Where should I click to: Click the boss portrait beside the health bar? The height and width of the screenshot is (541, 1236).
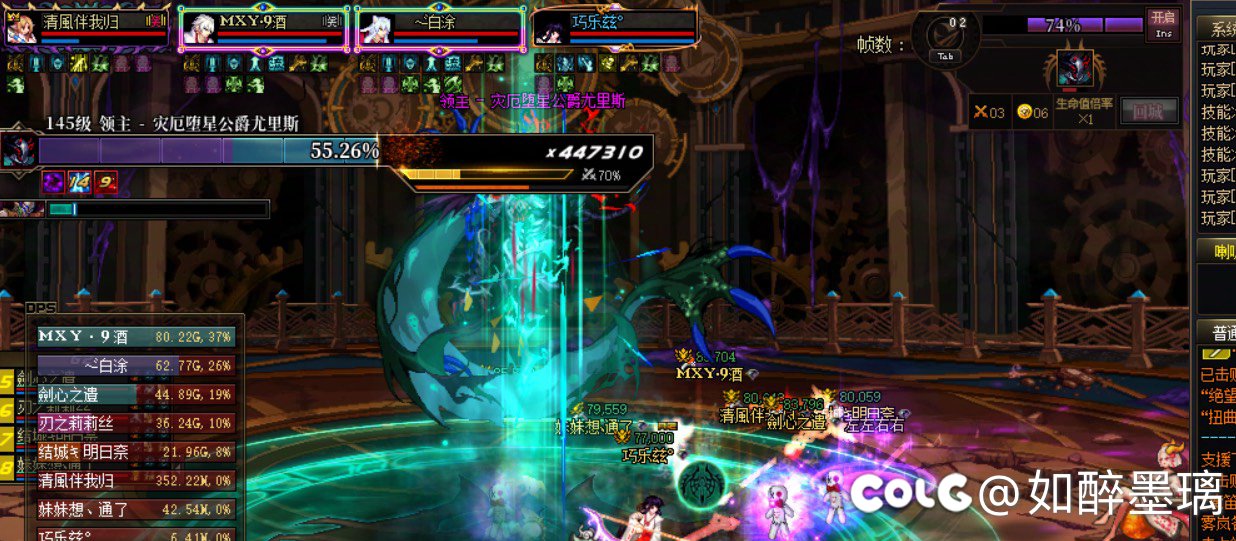(x=19, y=151)
